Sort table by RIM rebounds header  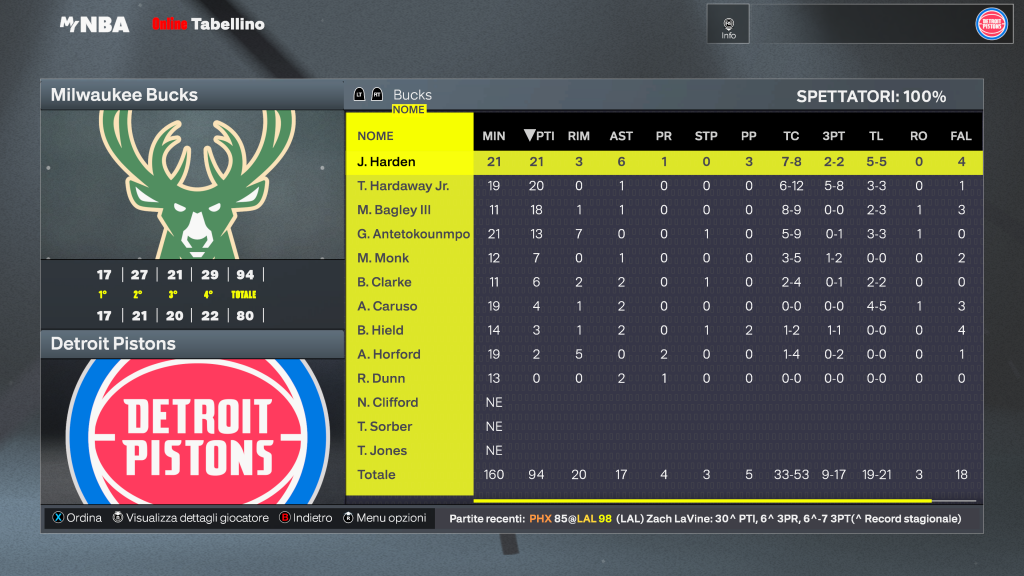(578, 136)
